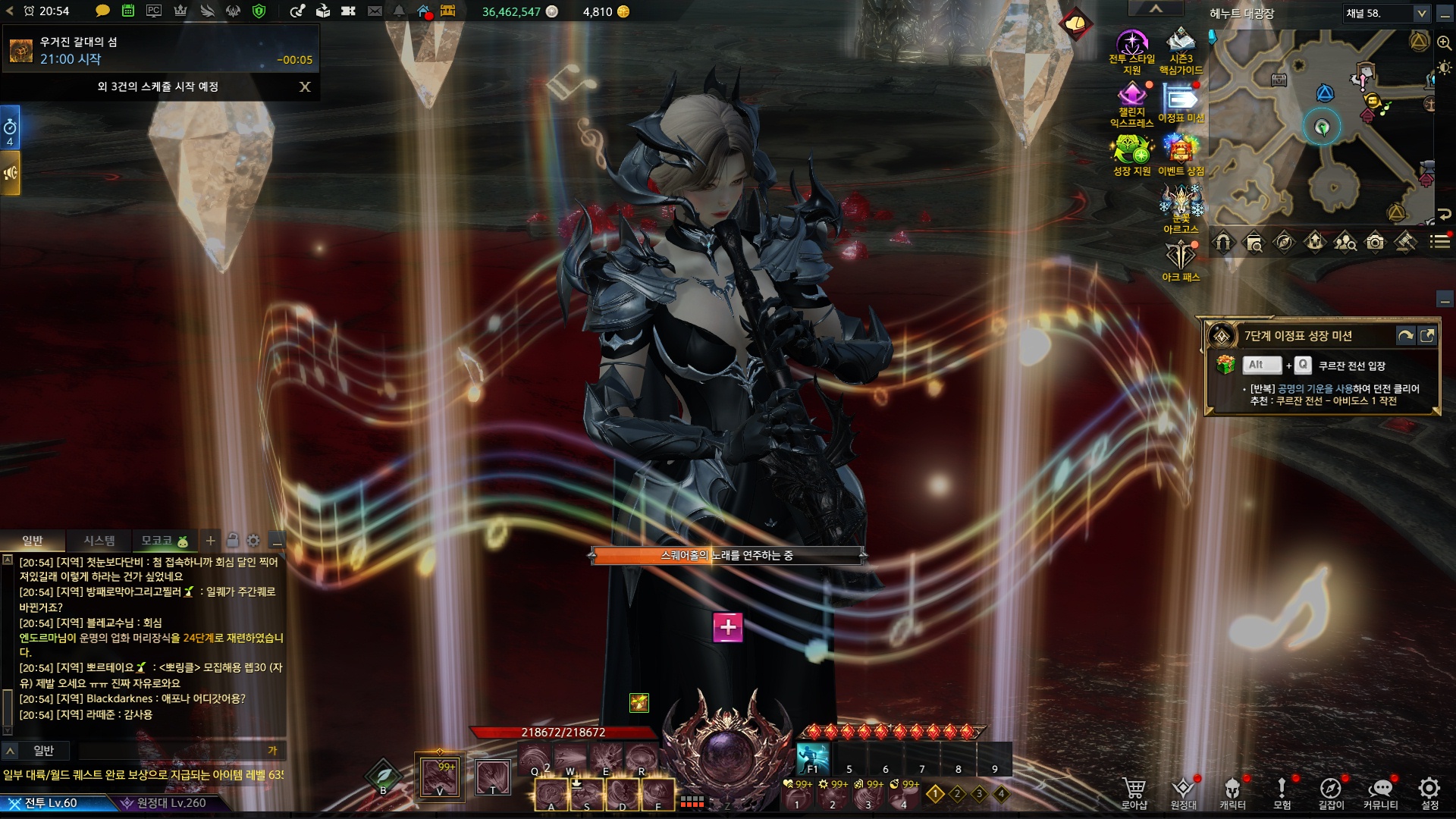Image resolution: width=1456 pixels, height=819 pixels.
Task: Open the 설정 settings gear
Action: click(x=1429, y=792)
